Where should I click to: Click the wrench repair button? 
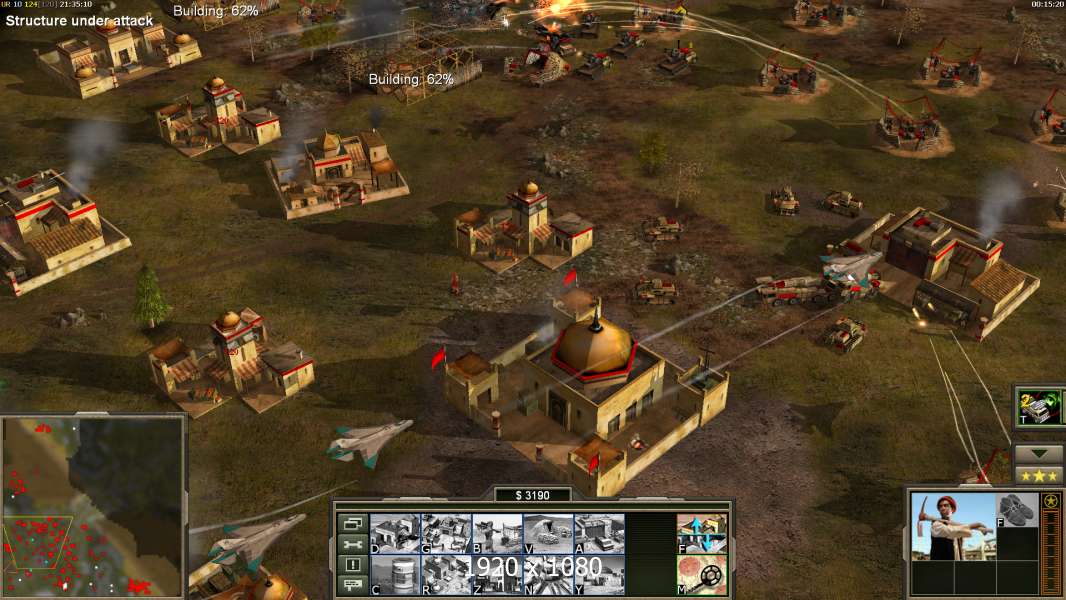[352, 544]
